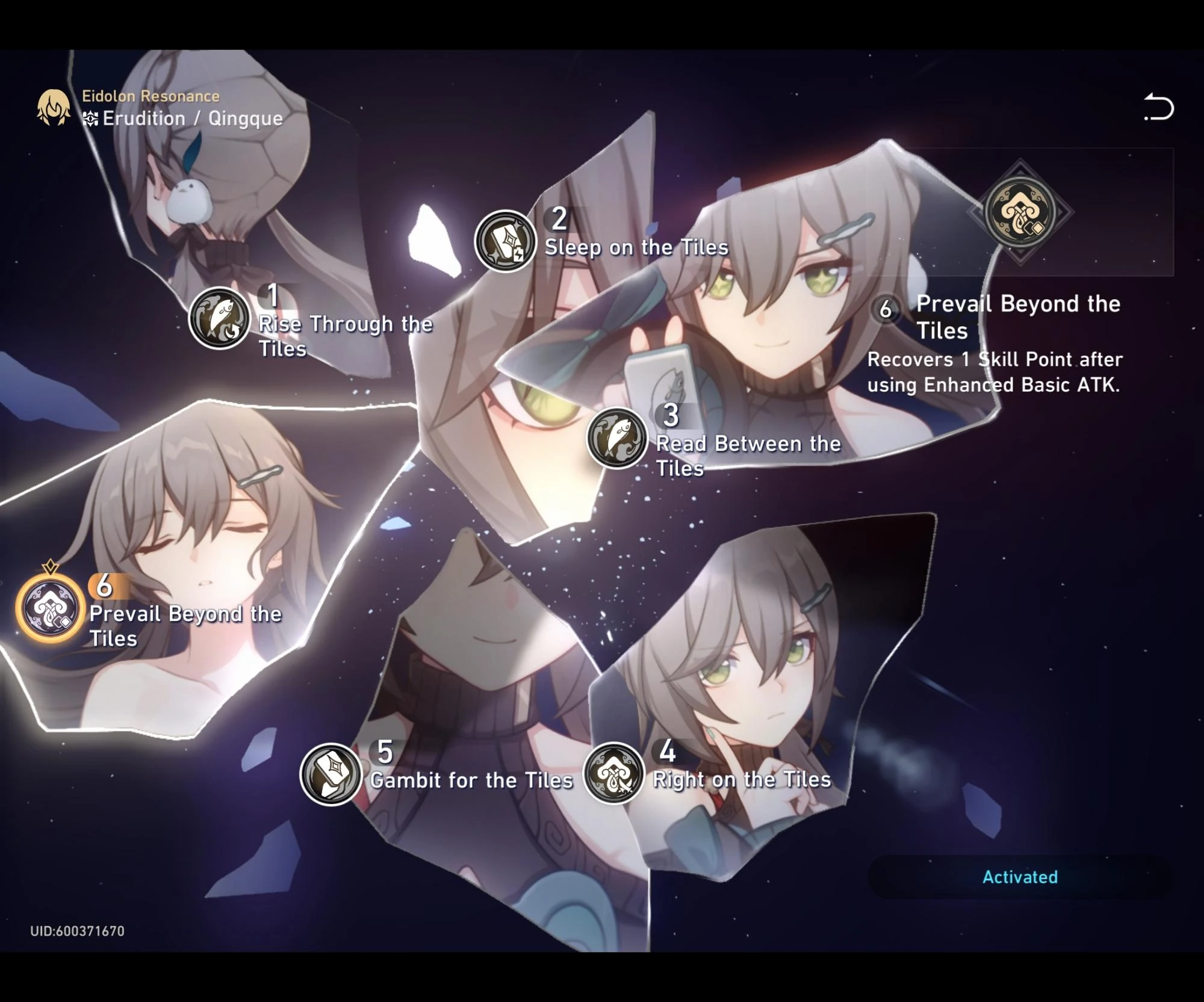Select Eidolon 2 Sleep on the Tiles icon
Screen dimensions: 1204x1002
click(506, 240)
